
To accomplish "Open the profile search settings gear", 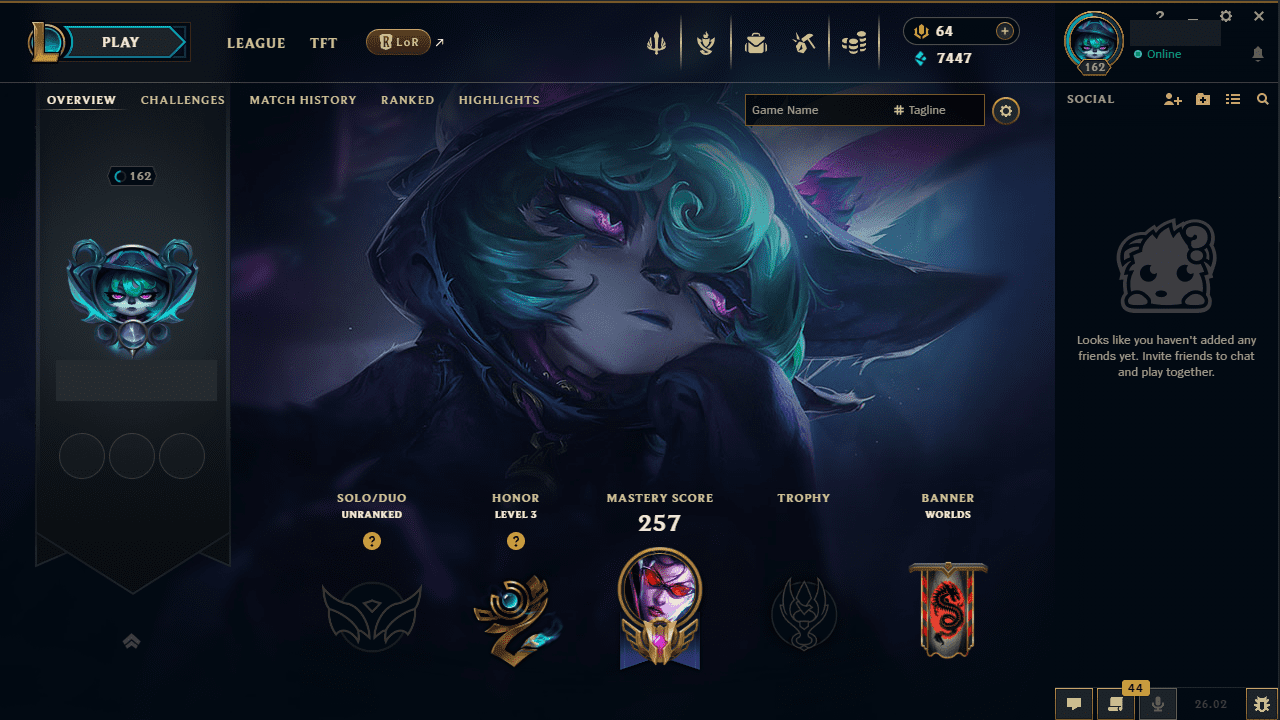I will (x=1006, y=110).
